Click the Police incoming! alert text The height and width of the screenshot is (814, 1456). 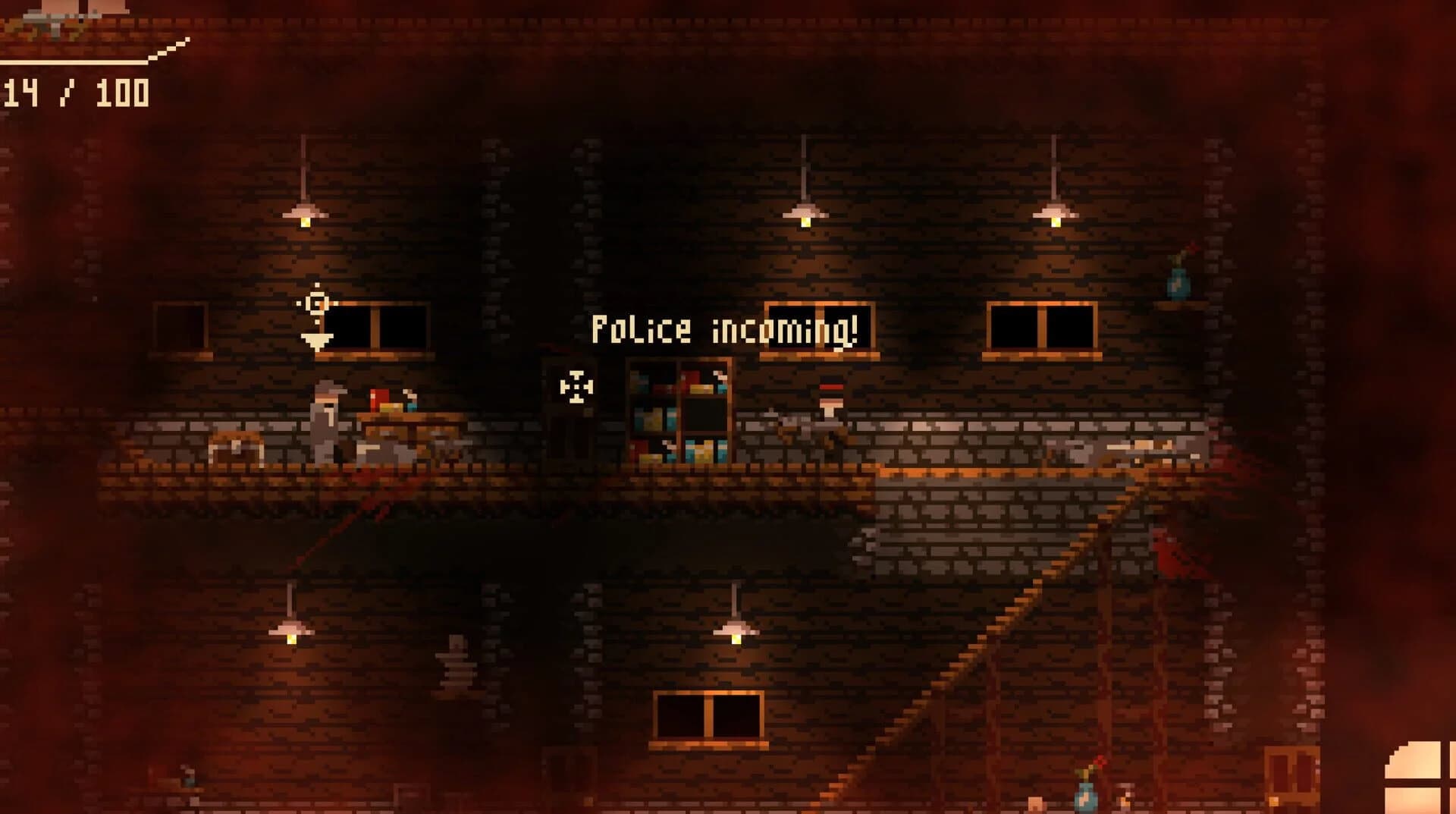(x=726, y=328)
